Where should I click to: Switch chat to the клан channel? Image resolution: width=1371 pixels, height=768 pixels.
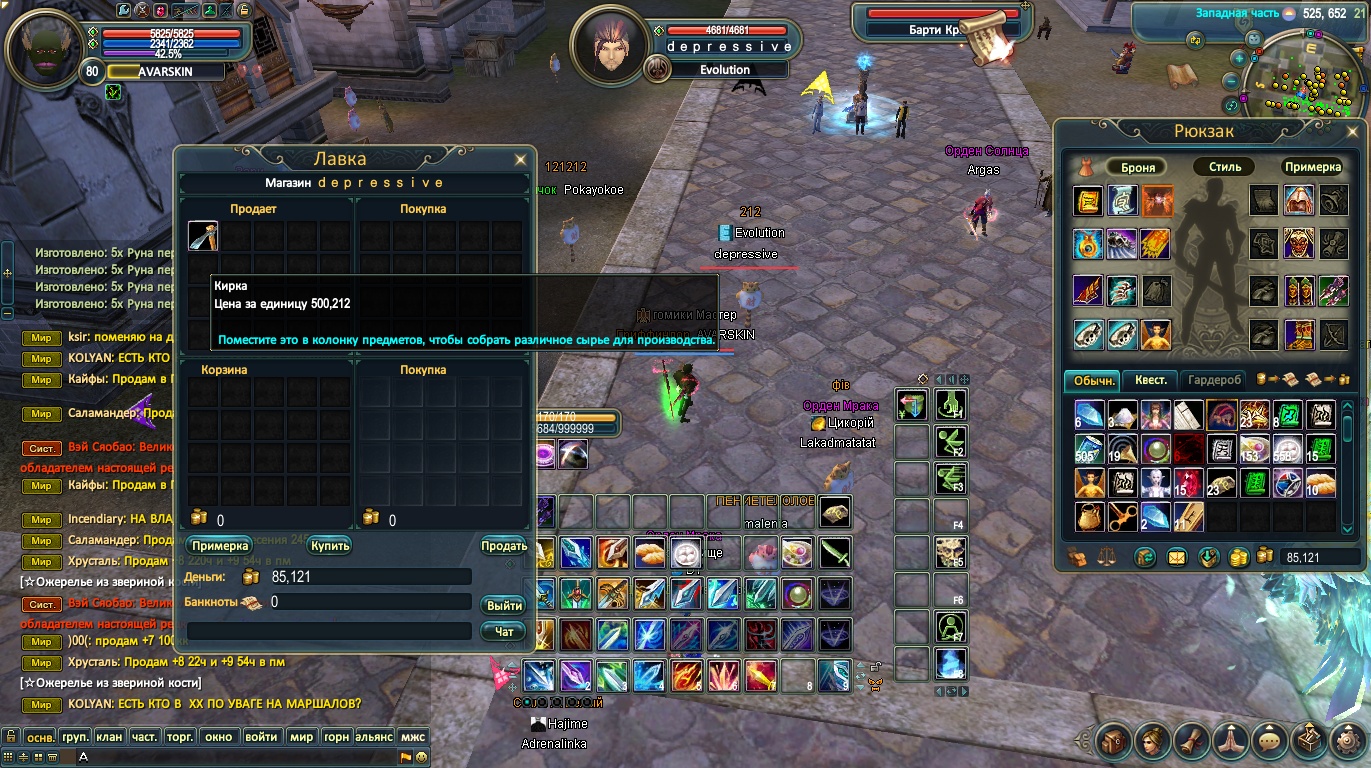click(109, 737)
